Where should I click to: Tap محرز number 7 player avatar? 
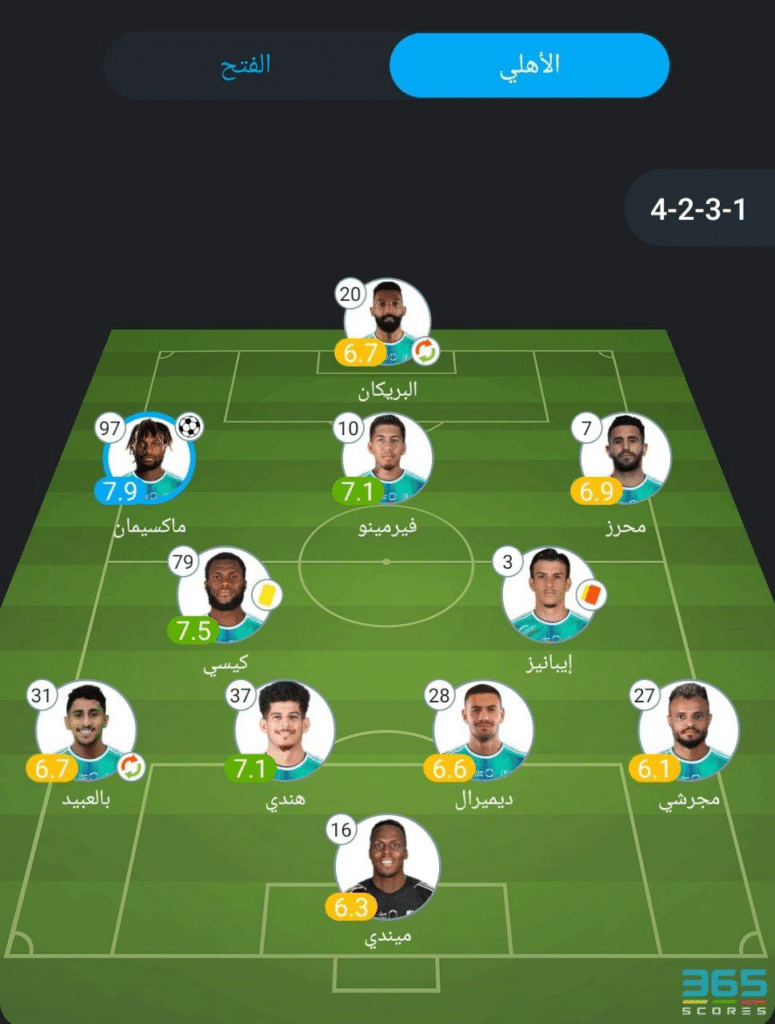click(x=625, y=458)
